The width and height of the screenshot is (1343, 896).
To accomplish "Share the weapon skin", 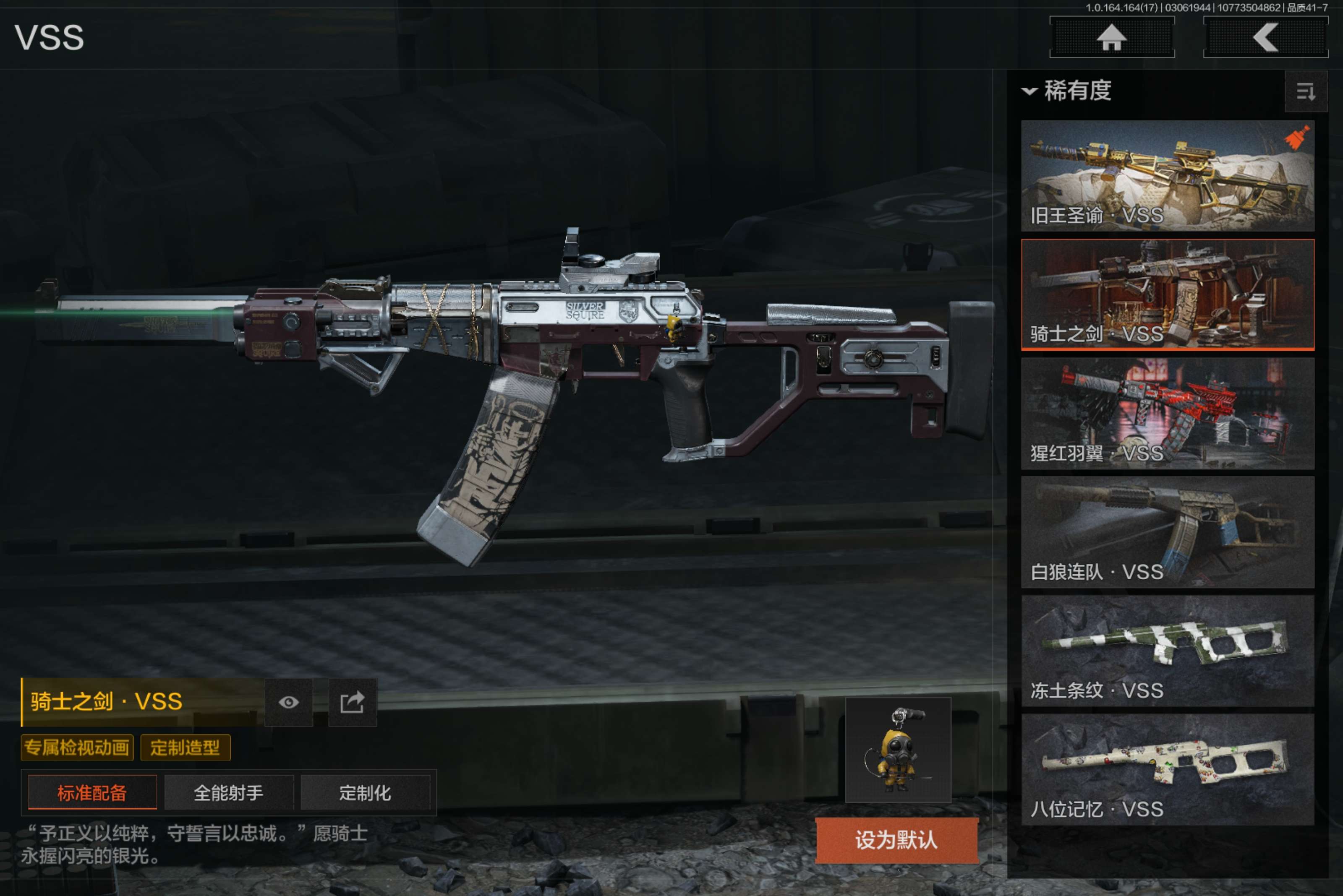I will (352, 702).
